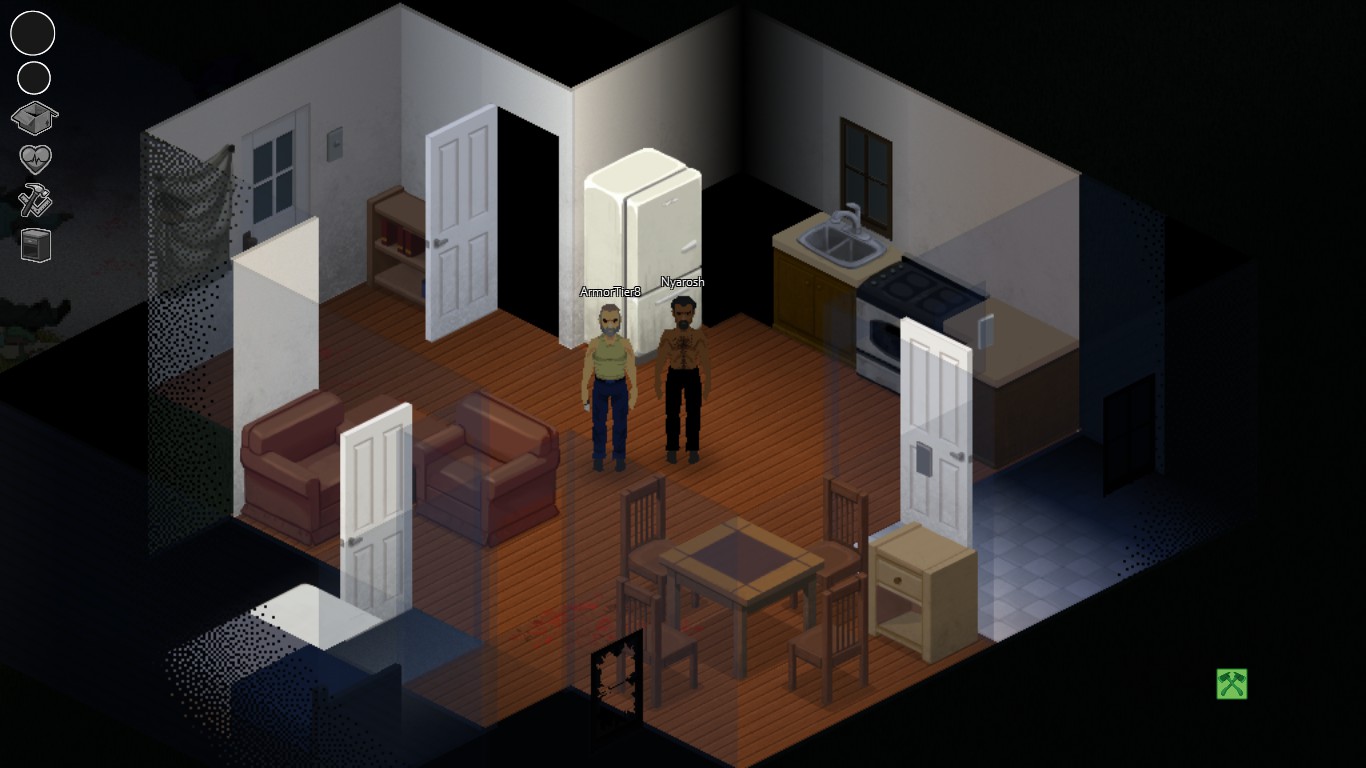This screenshot has height=768, width=1366.
Task: Click the green crossed-hammers build indicator
Action: pos(1231,685)
